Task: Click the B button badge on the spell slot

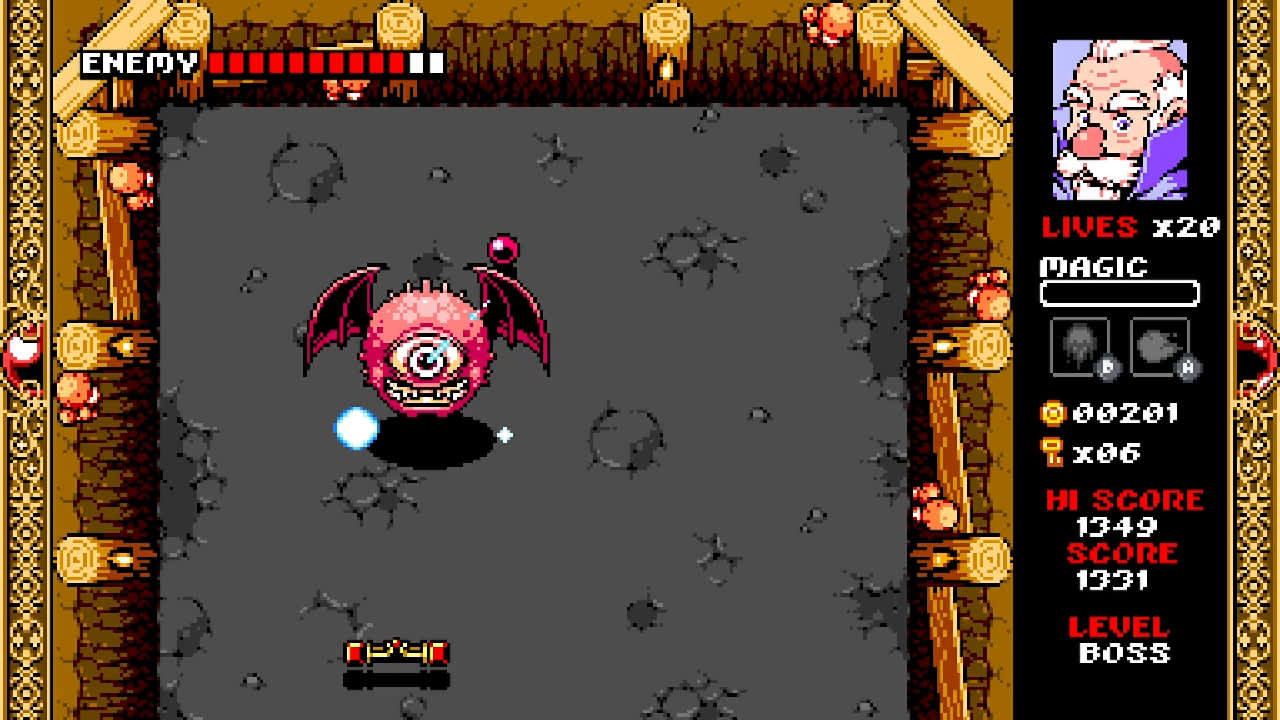Action: 1108,366
